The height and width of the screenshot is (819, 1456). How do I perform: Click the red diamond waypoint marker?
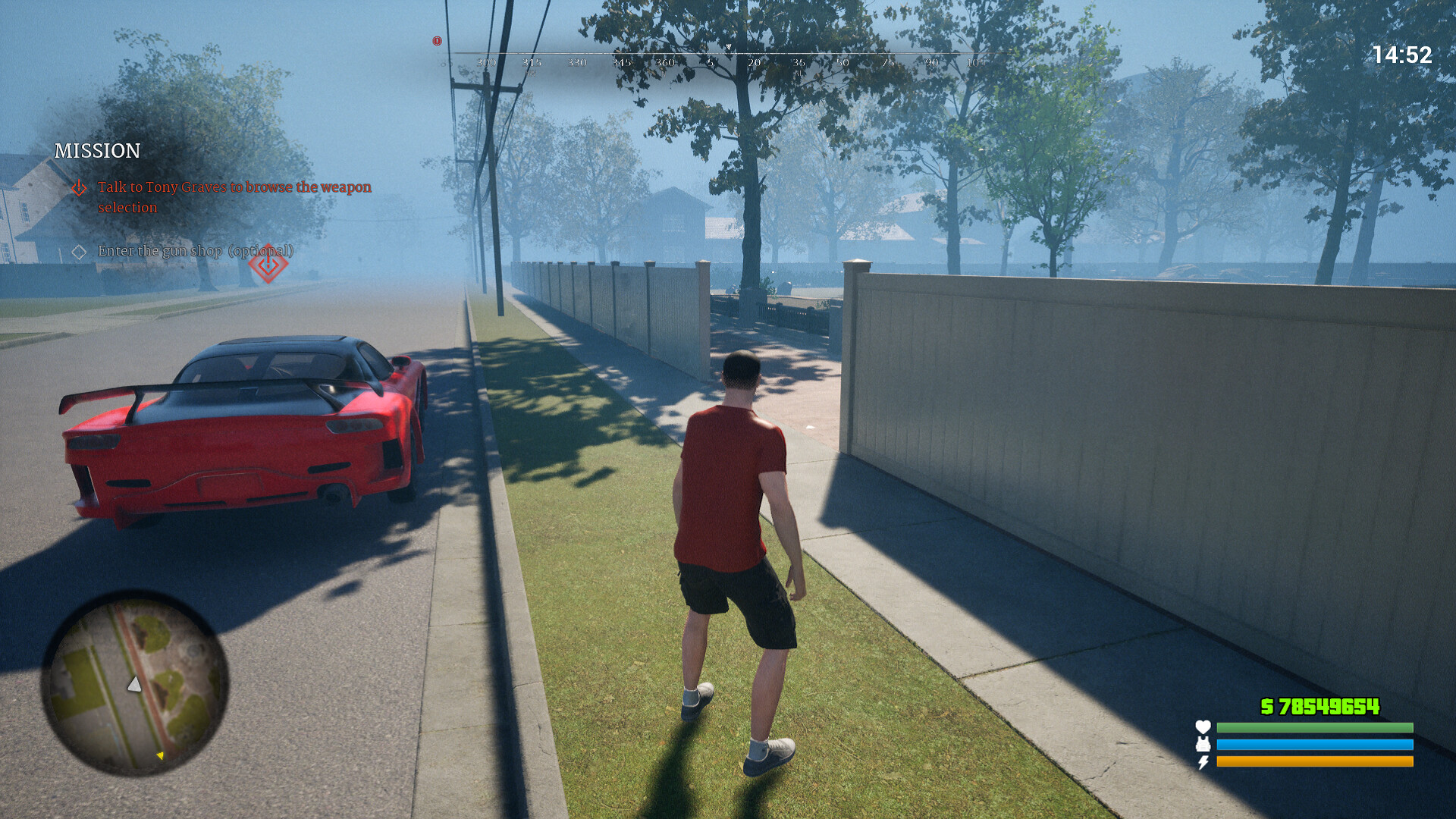tap(268, 264)
